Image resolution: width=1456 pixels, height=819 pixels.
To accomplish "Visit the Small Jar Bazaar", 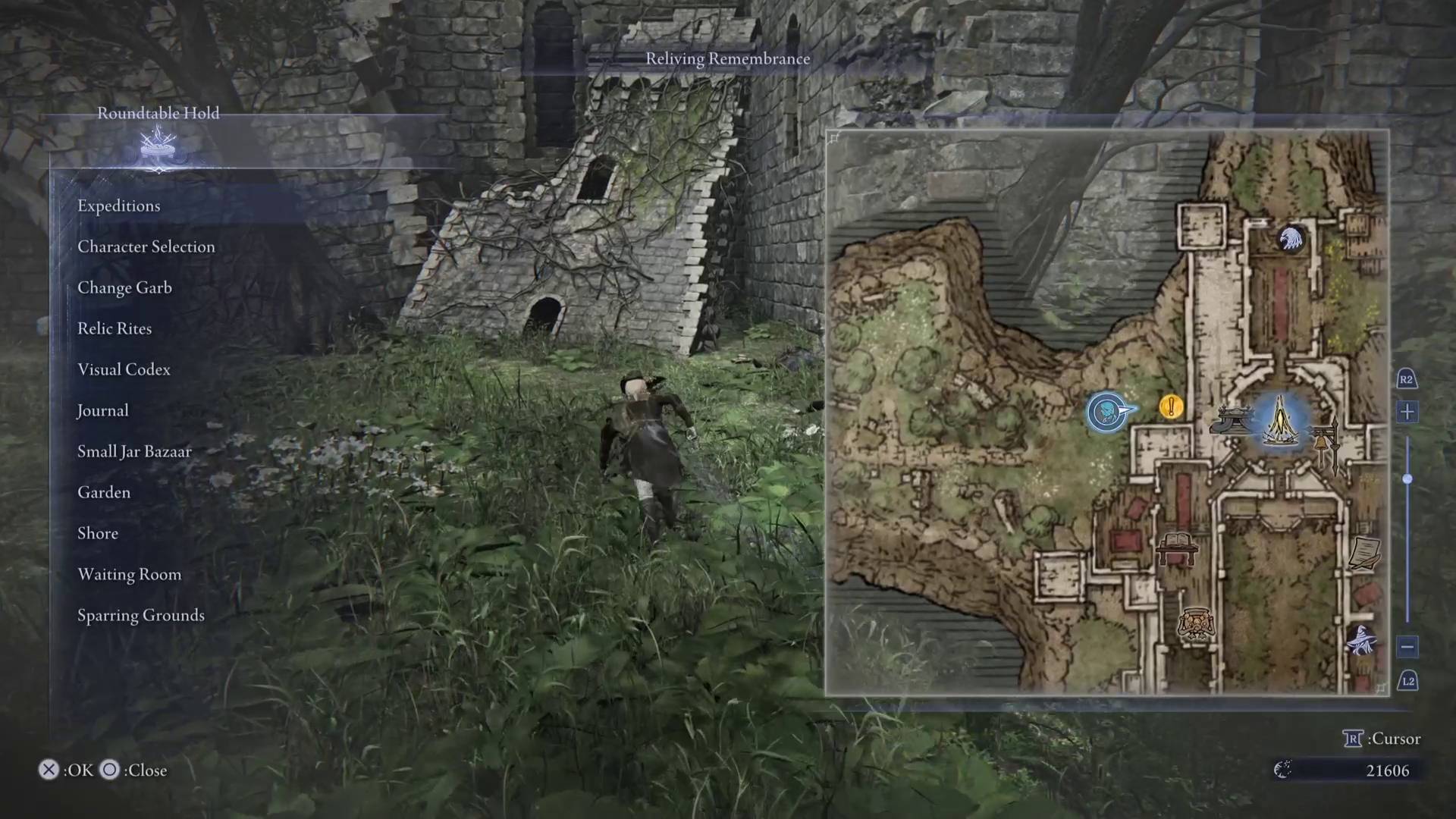I will pyautogui.click(x=134, y=451).
